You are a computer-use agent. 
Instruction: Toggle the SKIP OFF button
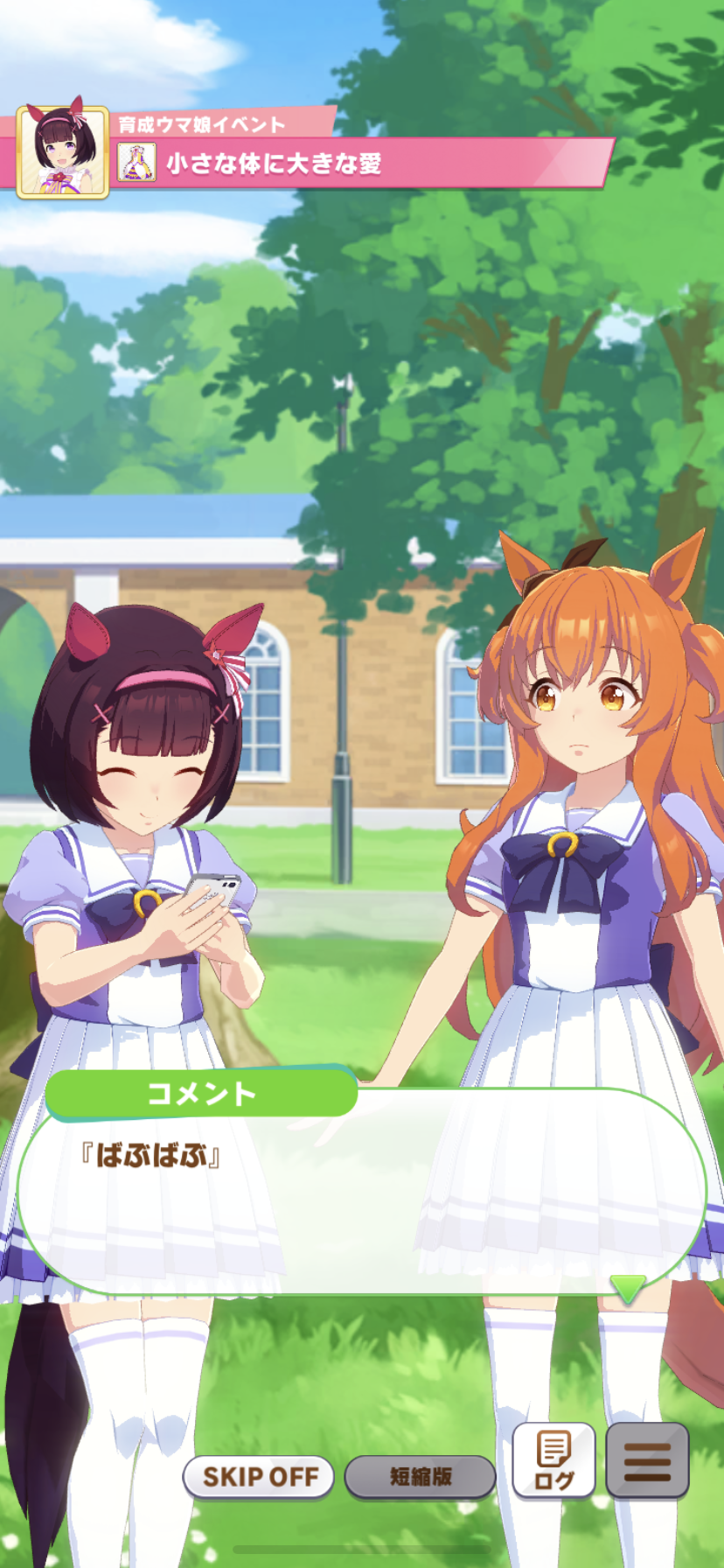[259, 1477]
